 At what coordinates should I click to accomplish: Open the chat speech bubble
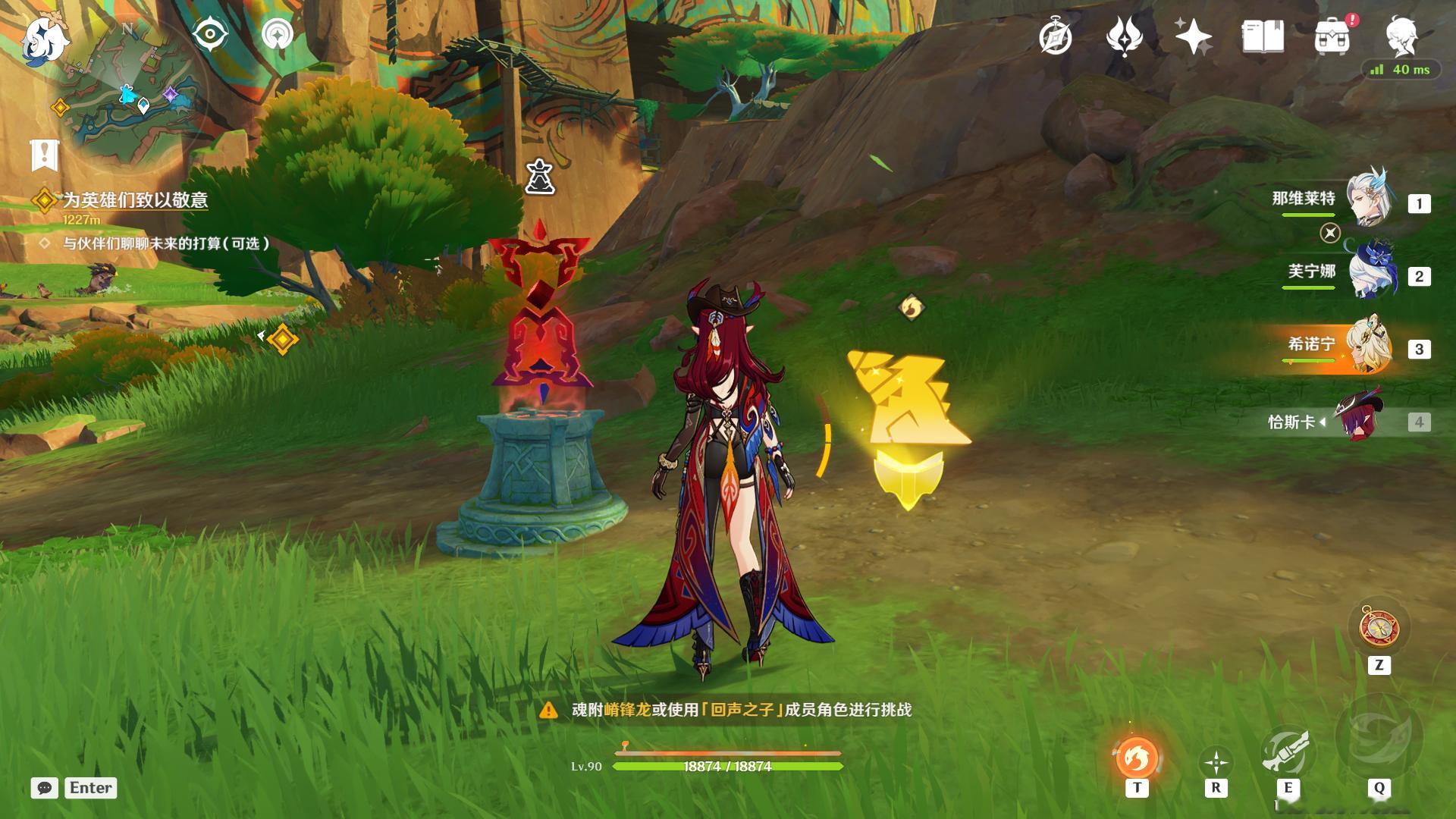pos(45,788)
